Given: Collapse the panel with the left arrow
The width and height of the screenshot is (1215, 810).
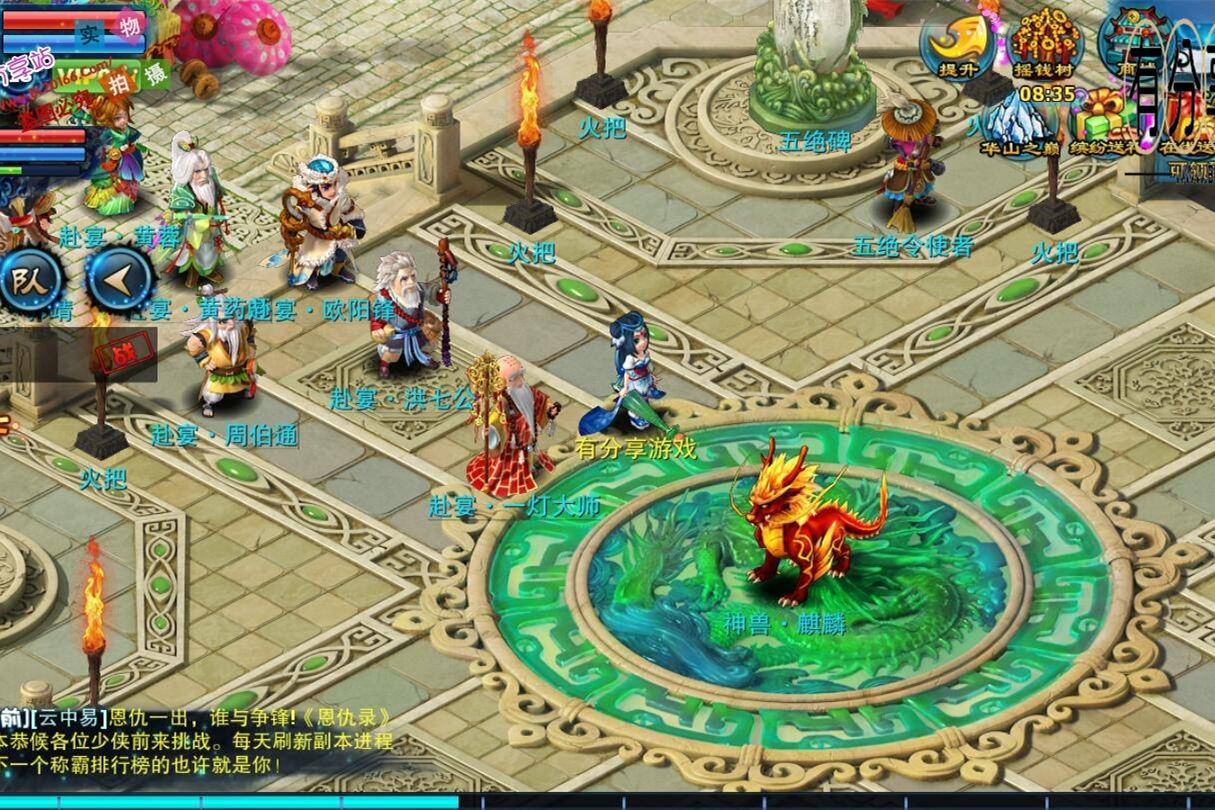Looking at the screenshot, I should click(x=119, y=281).
